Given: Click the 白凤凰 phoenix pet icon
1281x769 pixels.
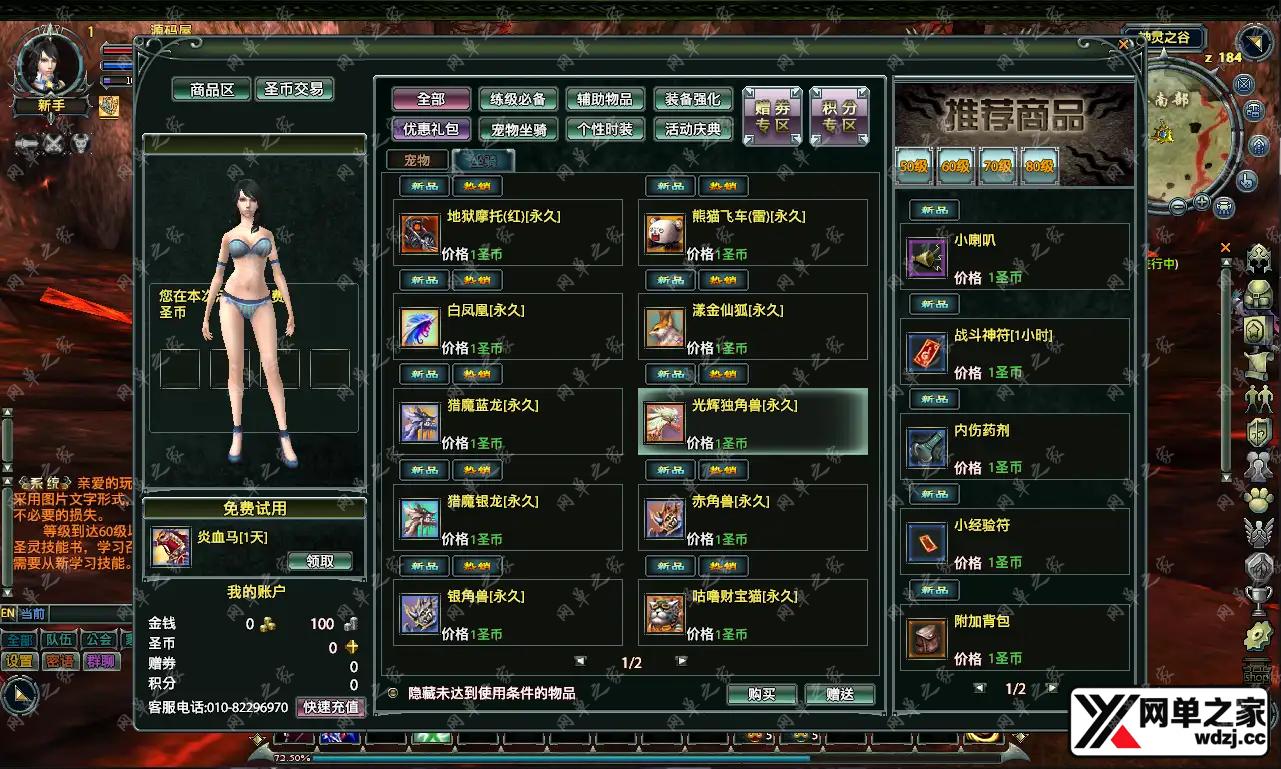Looking at the screenshot, I should tap(421, 330).
